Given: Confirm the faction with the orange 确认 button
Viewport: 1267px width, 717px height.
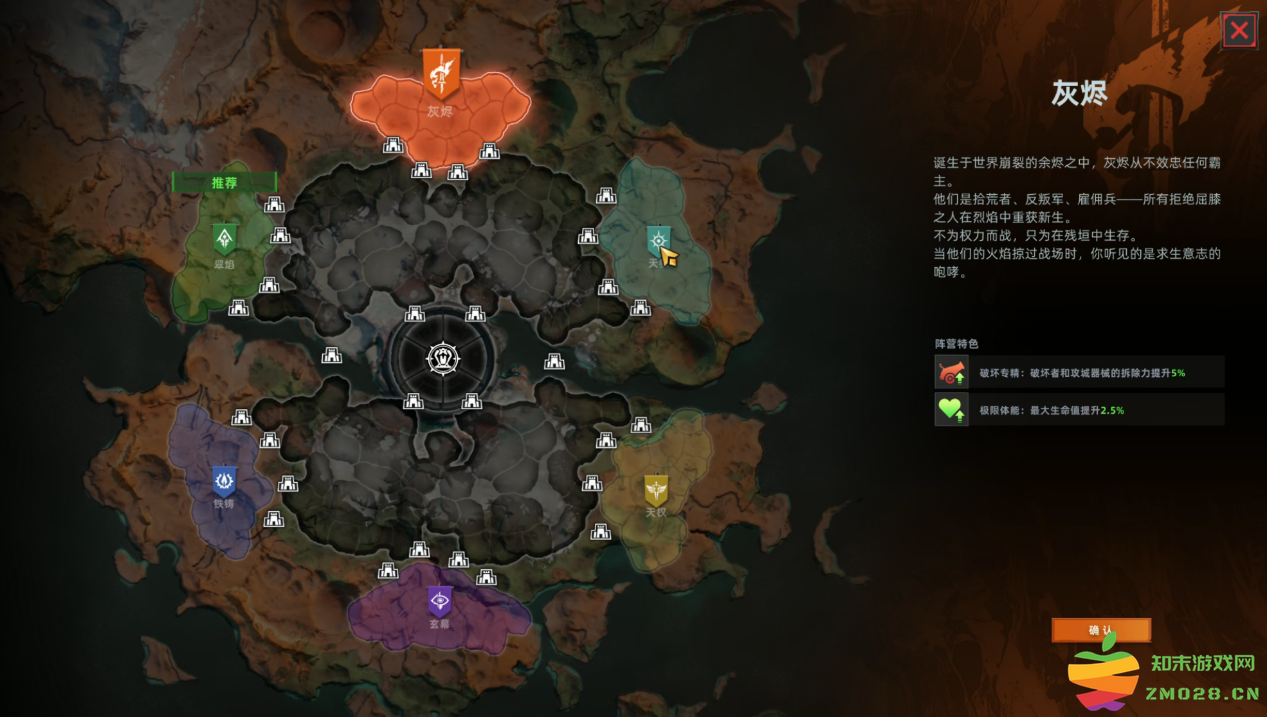Looking at the screenshot, I should [1101, 630].
